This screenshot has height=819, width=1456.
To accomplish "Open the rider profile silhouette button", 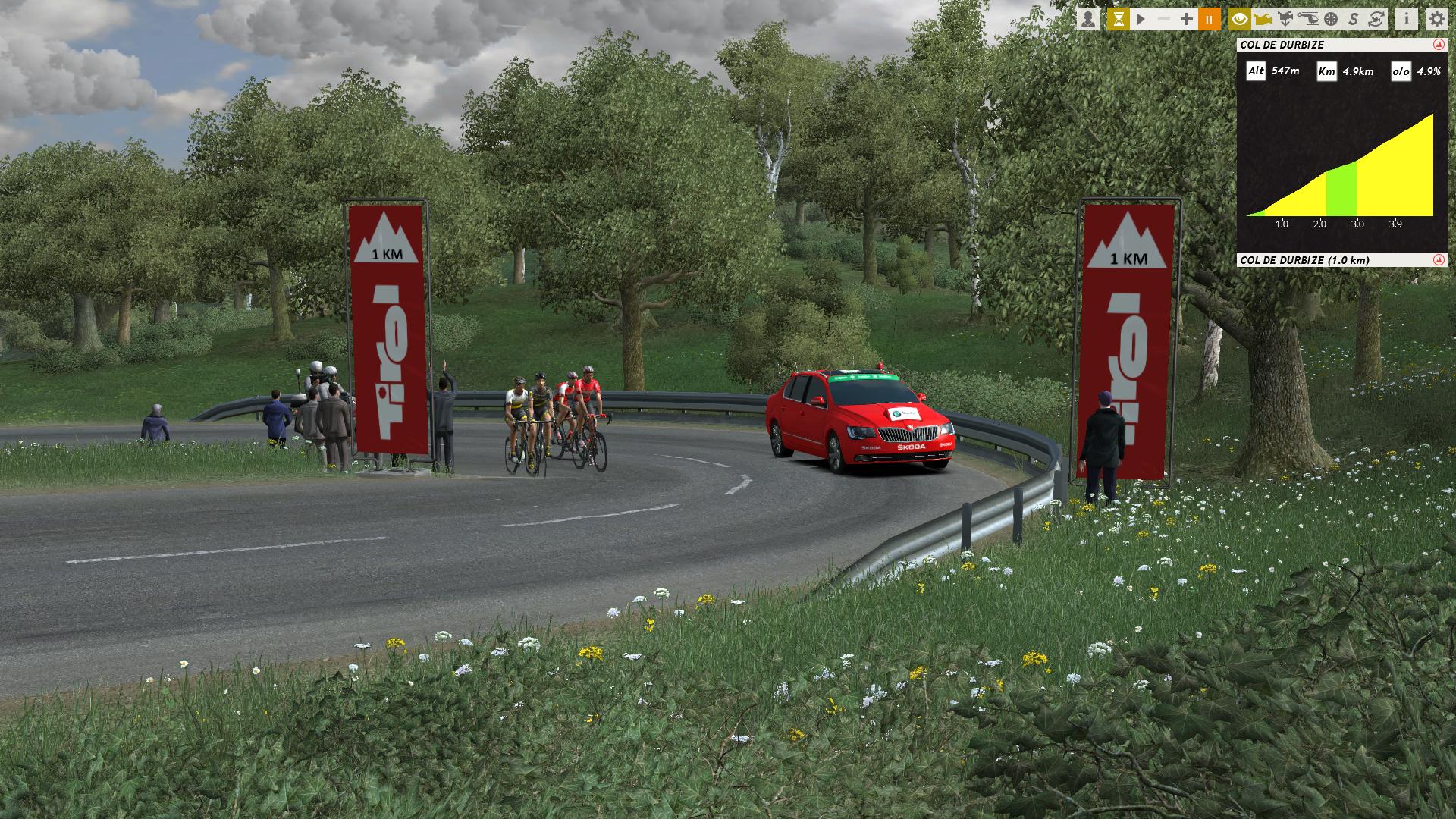I will coord(1088,19).
